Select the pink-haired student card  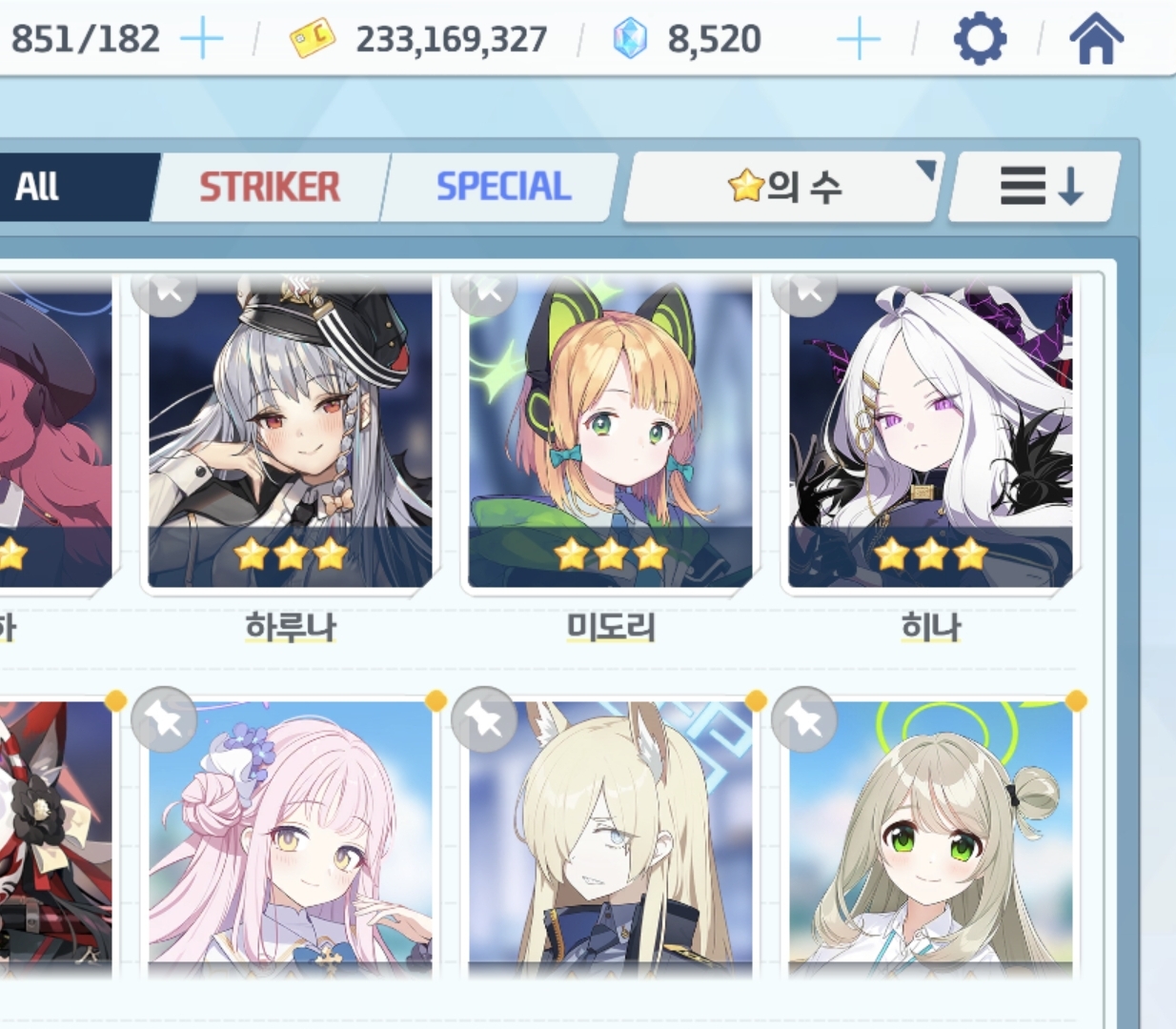290,838
